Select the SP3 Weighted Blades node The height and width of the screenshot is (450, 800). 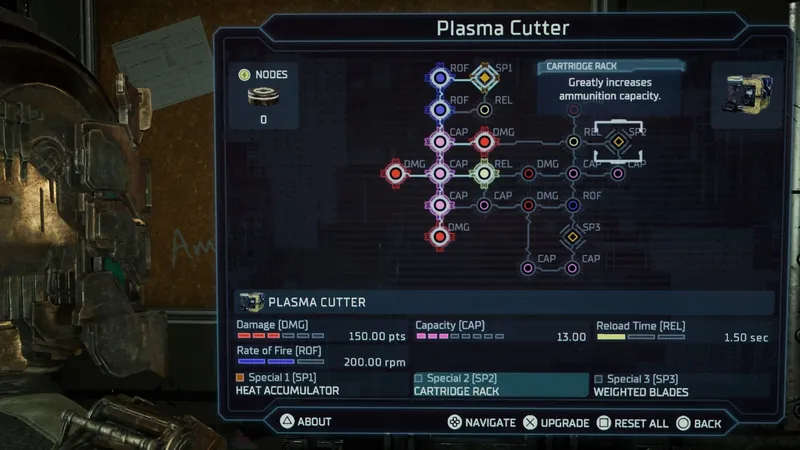click(572, 237)
